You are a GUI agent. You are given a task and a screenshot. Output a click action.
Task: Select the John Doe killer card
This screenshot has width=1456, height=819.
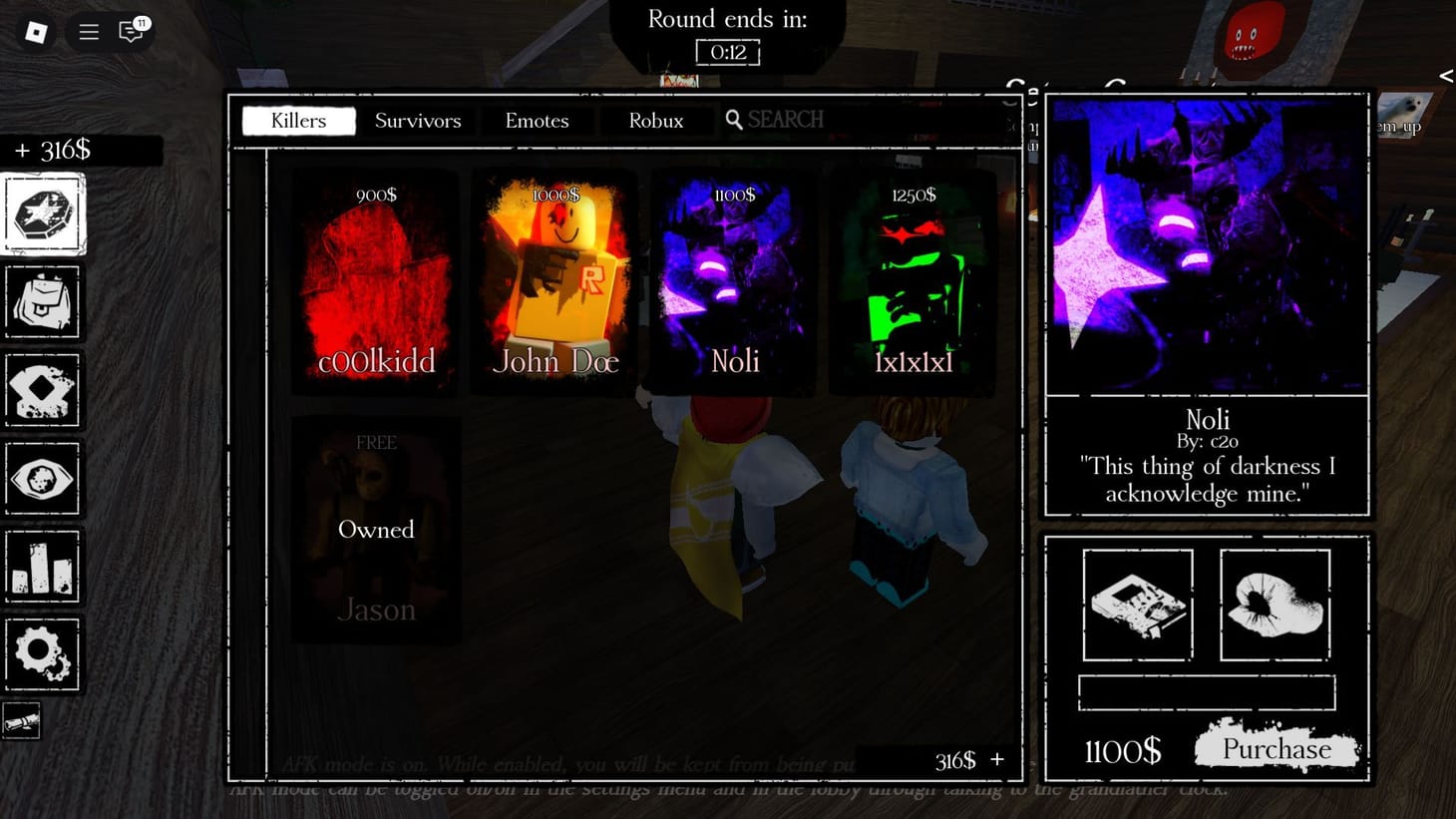[553, 282]
